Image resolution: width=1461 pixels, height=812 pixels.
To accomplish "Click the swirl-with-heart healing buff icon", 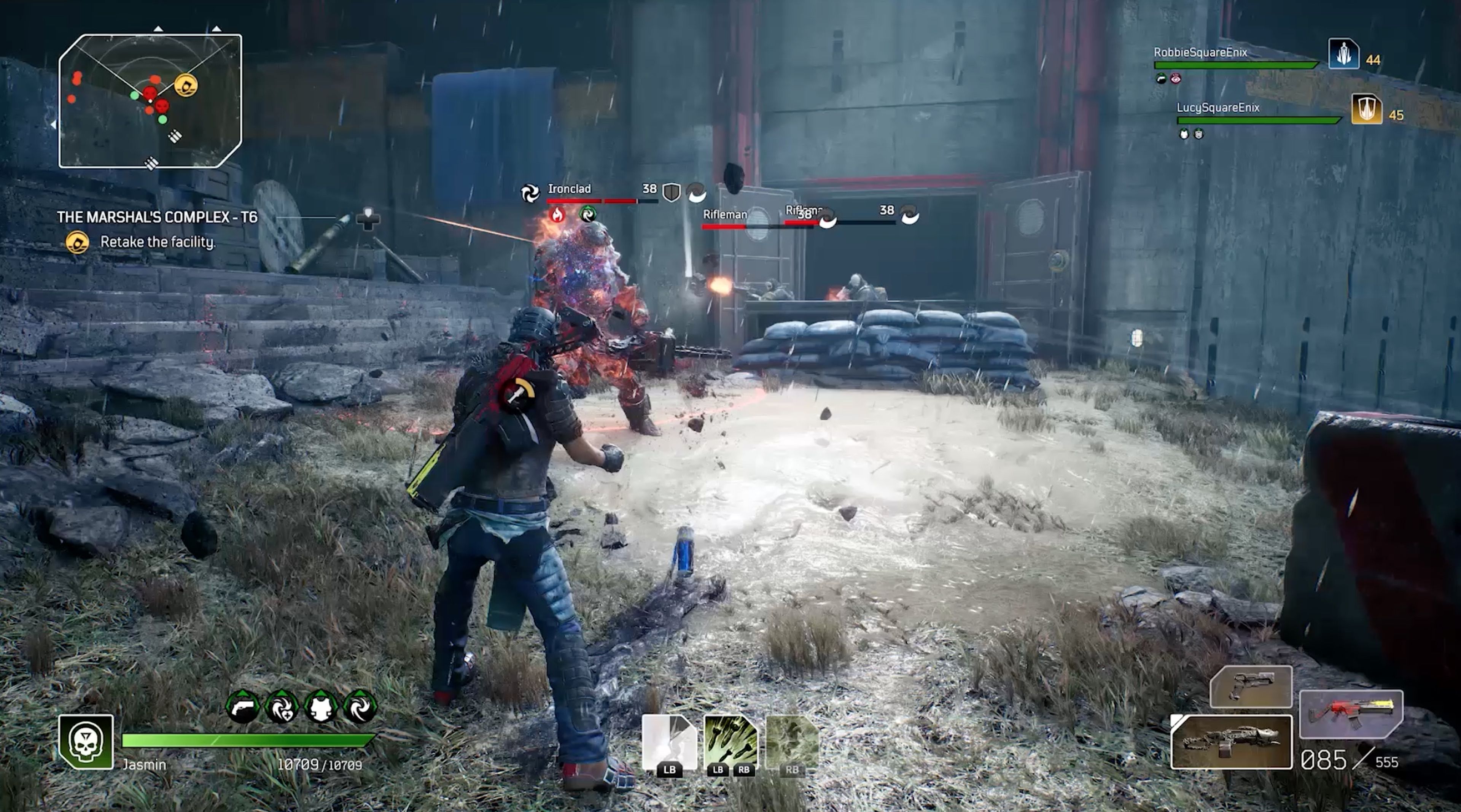I will (282, 707).
